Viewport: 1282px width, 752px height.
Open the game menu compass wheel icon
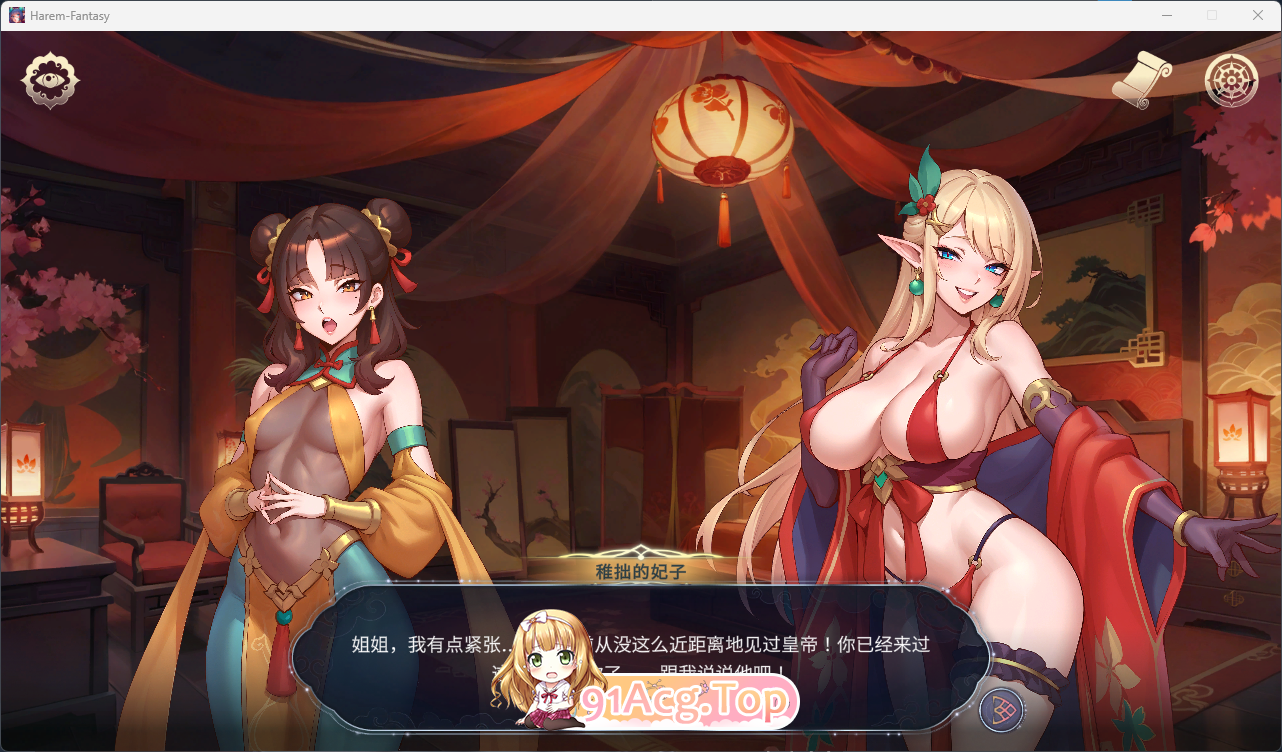(1230, 80)
